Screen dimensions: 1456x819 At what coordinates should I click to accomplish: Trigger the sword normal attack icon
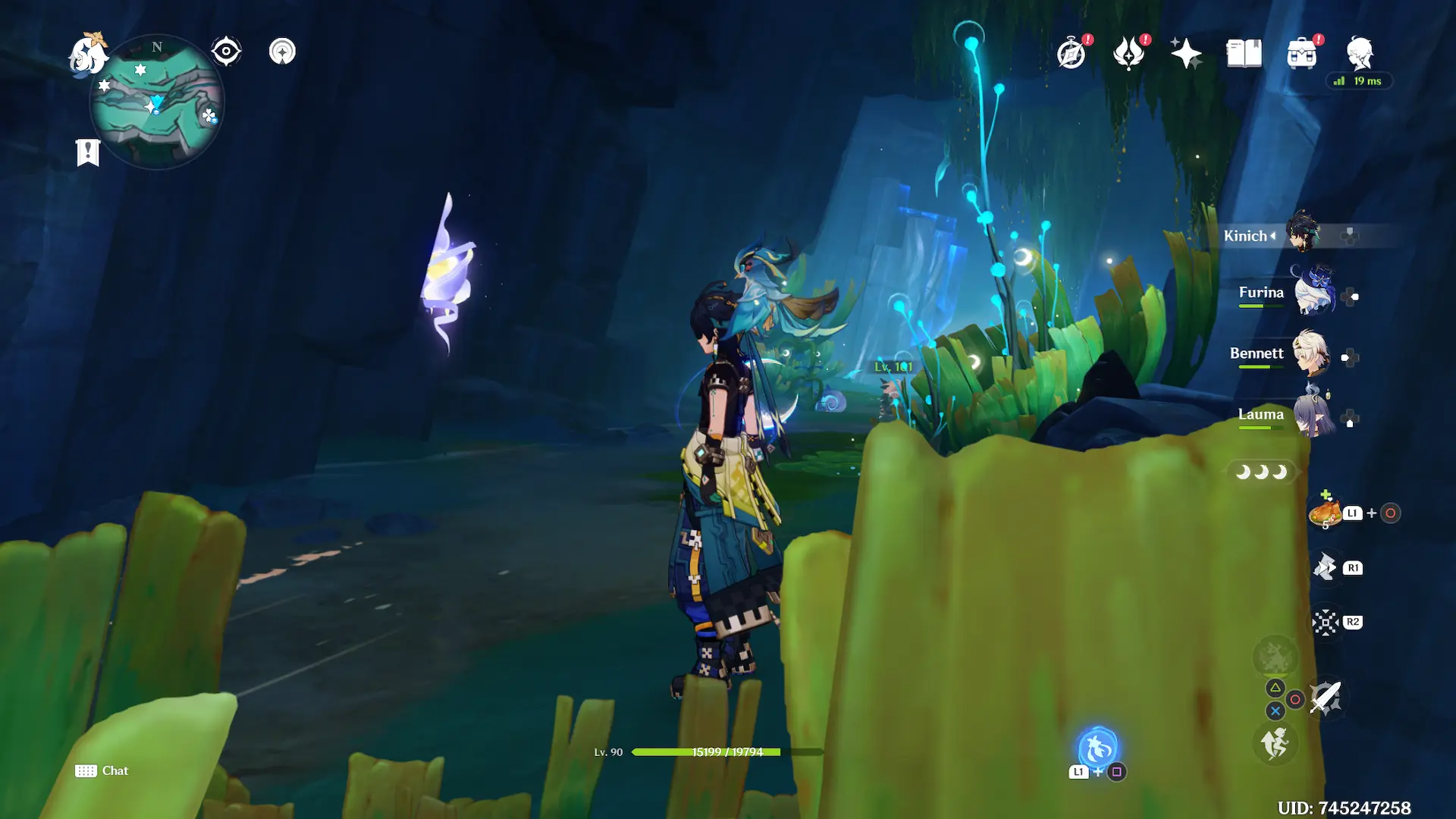tap(1326, 698)
